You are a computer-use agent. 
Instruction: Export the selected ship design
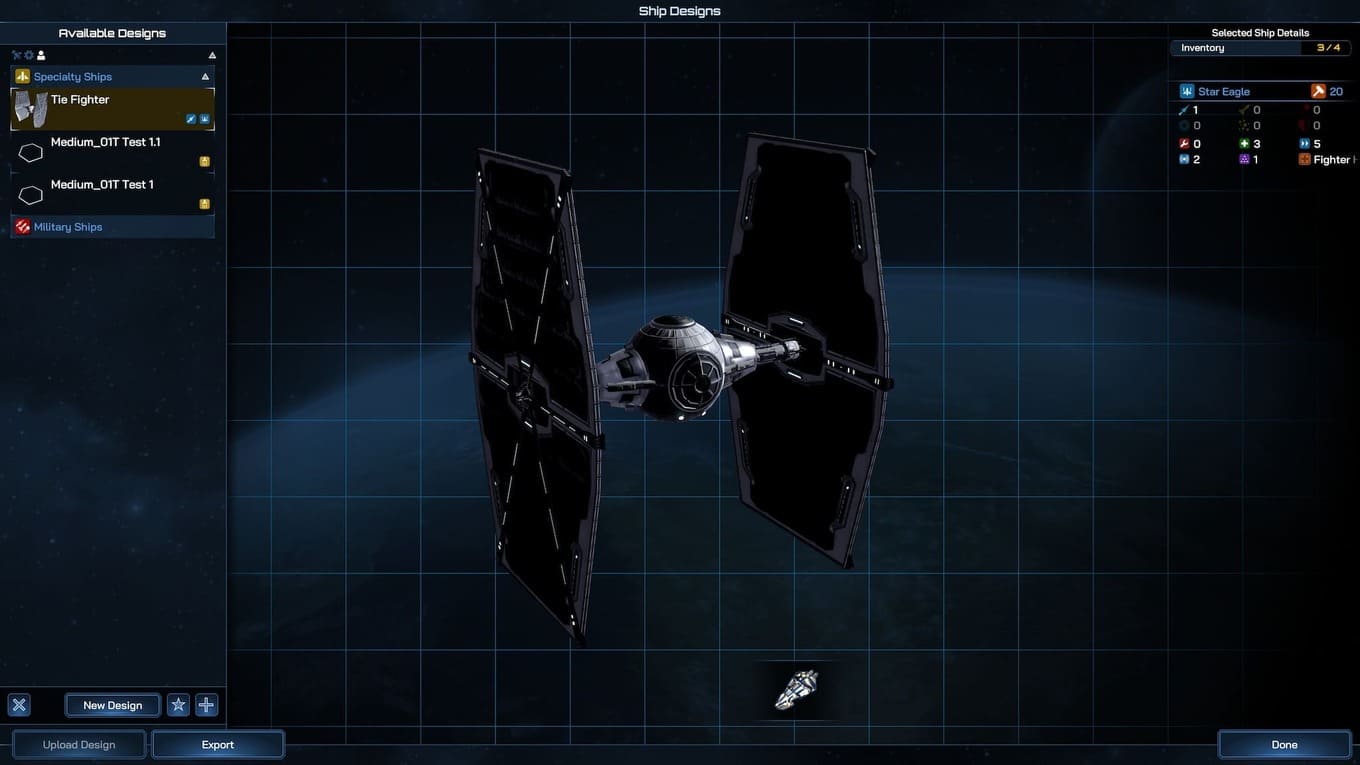coord(217,745)
